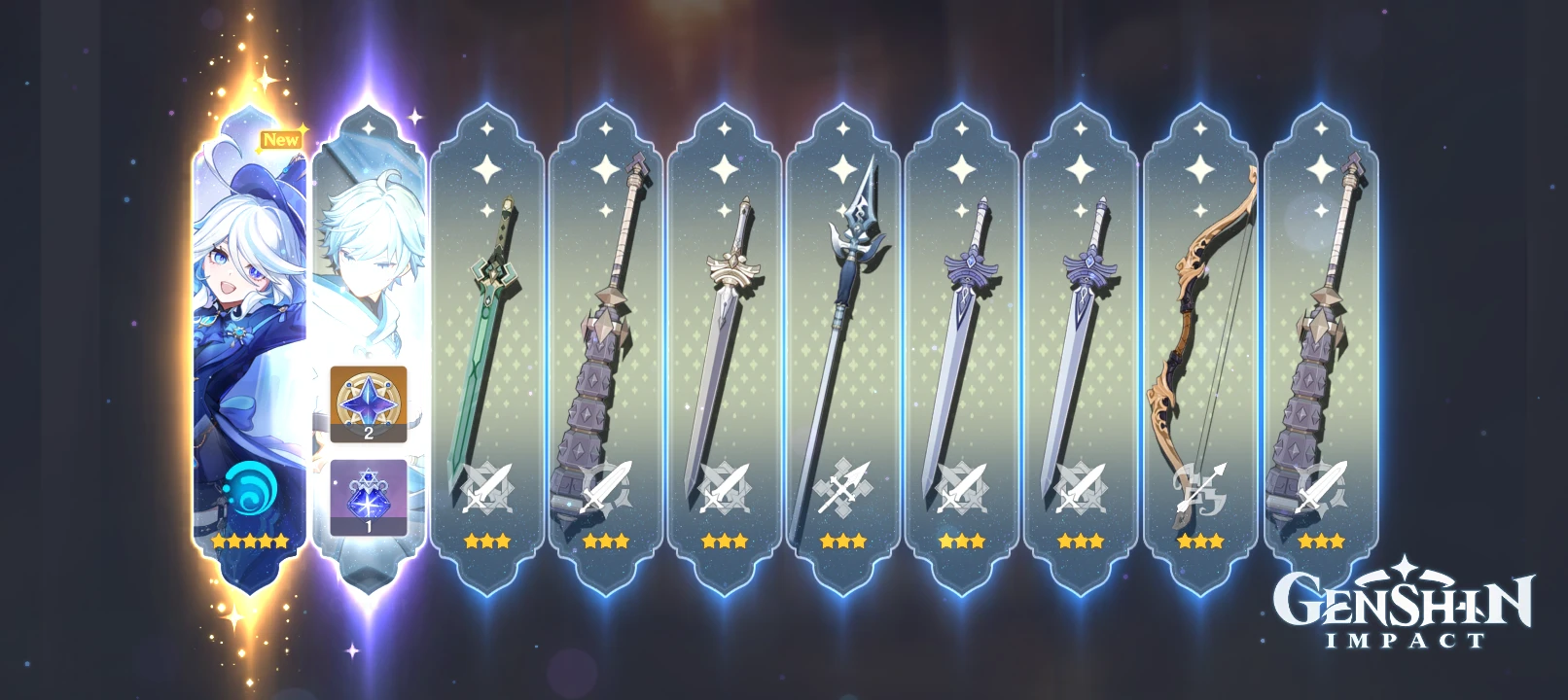Click the Masterless Starglitter icon showing x2
The image size is (1568, 700).
tap(367, 403)
